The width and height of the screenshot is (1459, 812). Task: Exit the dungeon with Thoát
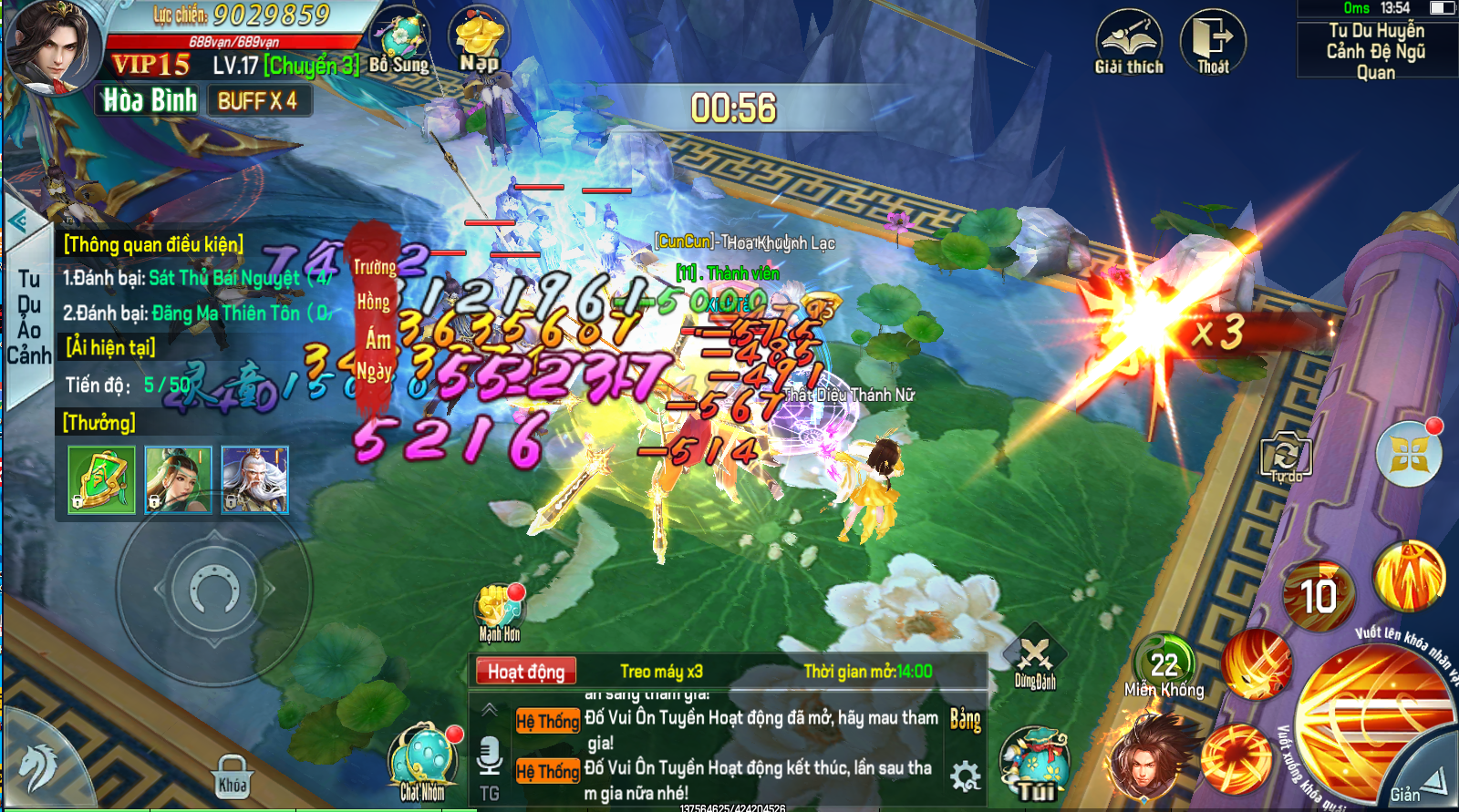(x=1213, y=42)
